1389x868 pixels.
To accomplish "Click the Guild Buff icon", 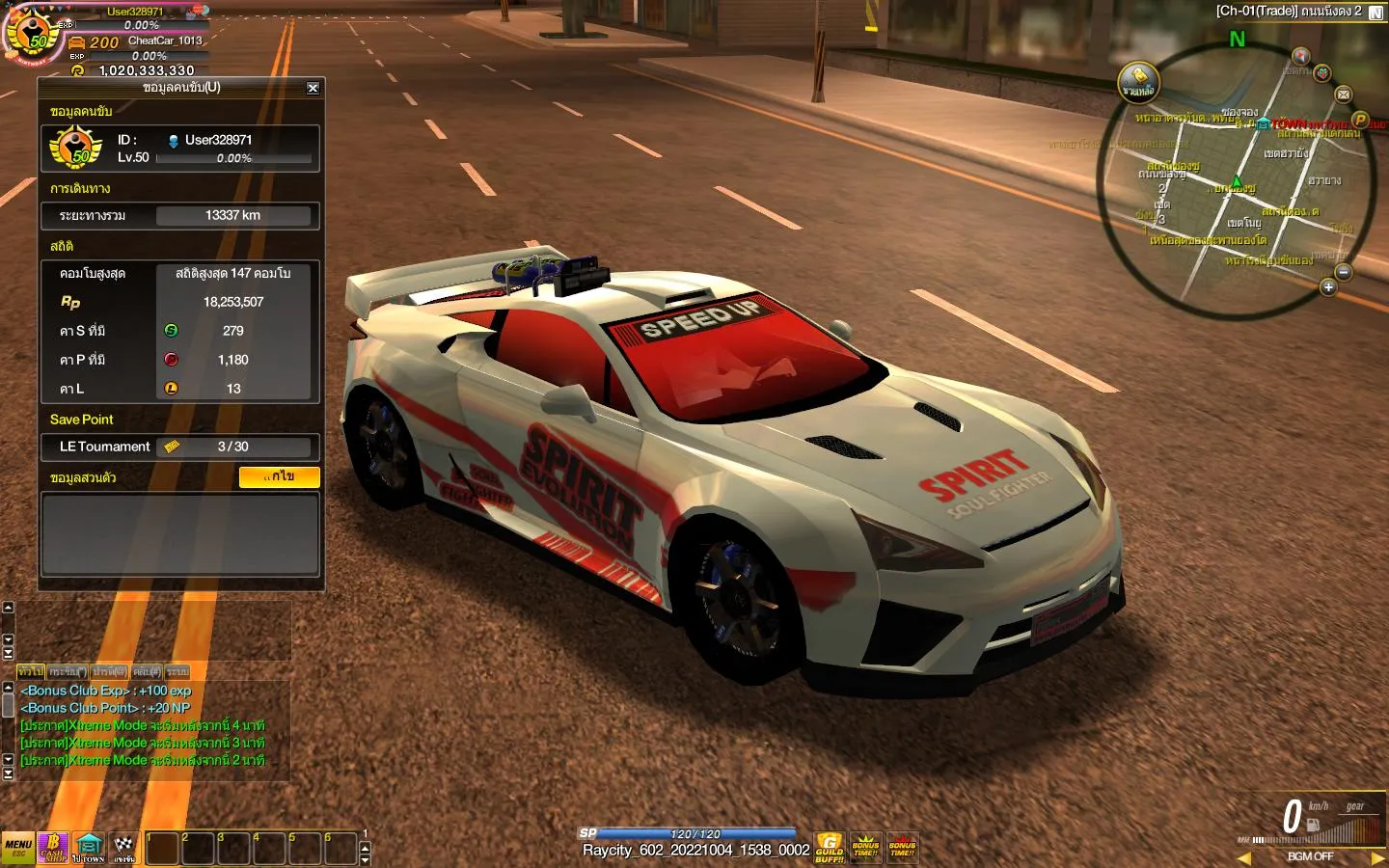I will [x=830, y=848].
